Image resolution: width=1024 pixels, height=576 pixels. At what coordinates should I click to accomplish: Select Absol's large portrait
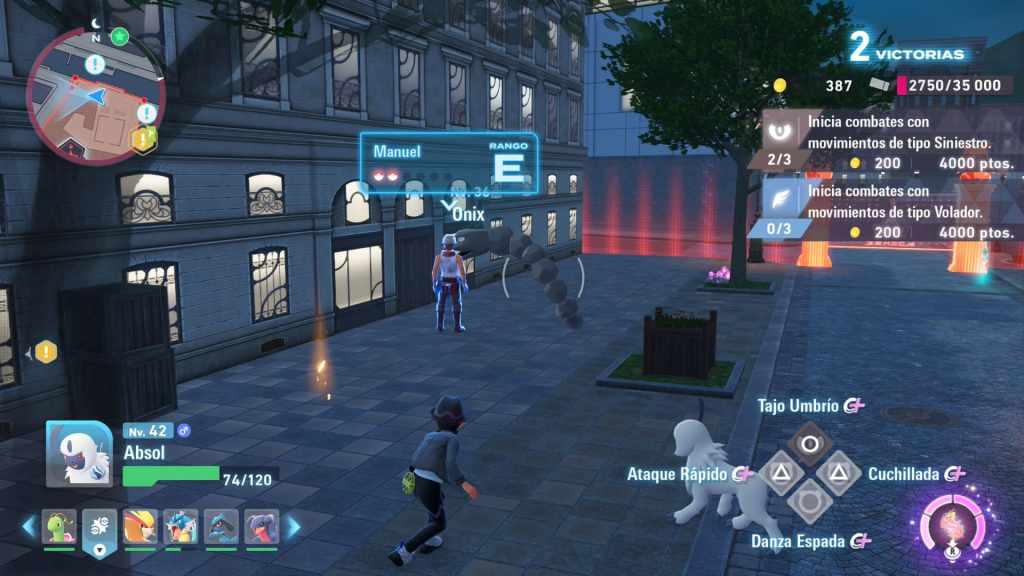[x=79, y=454]
